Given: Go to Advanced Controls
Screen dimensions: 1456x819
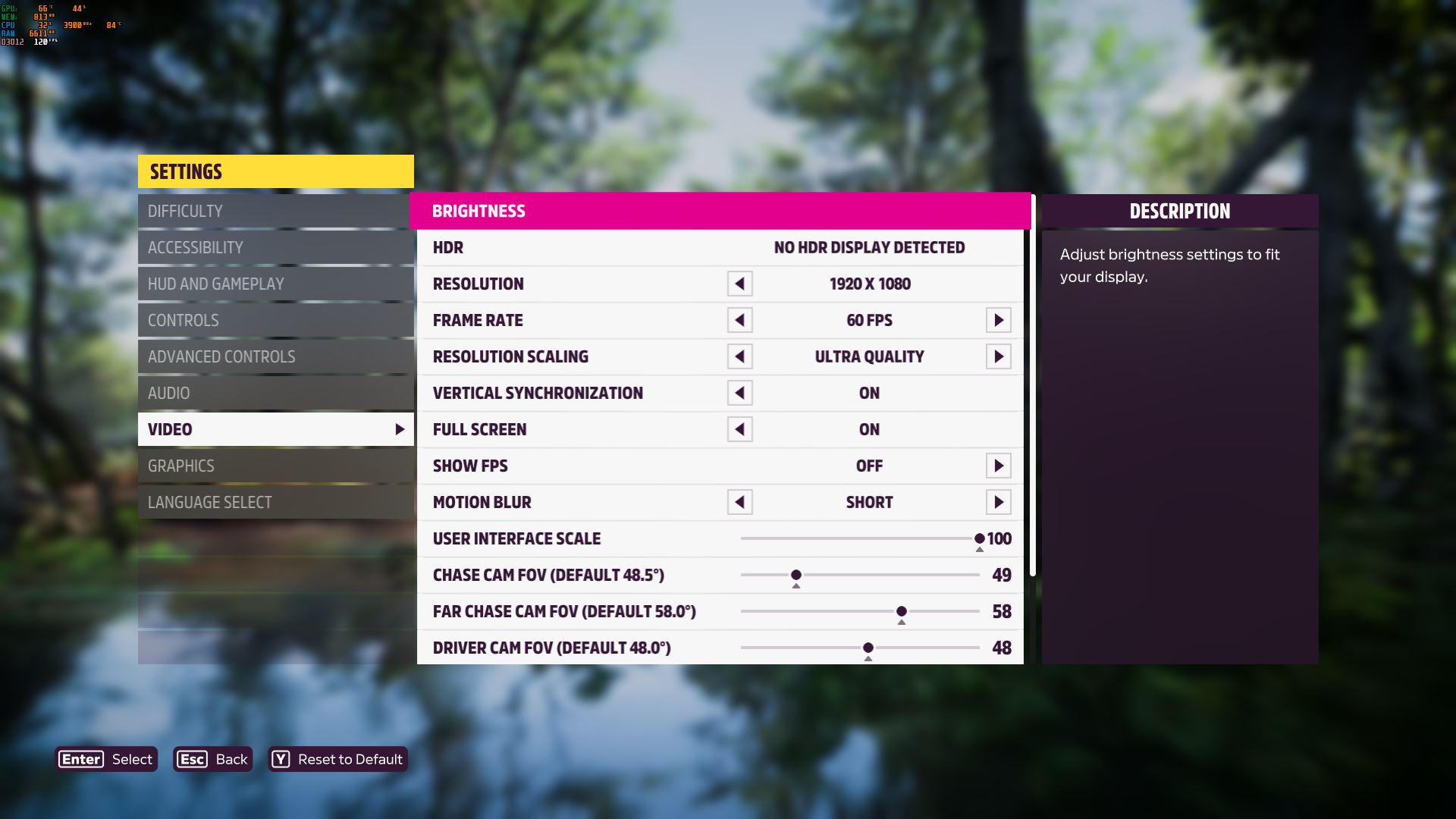Looking at the screenshot, I should (x=275, y=356).
